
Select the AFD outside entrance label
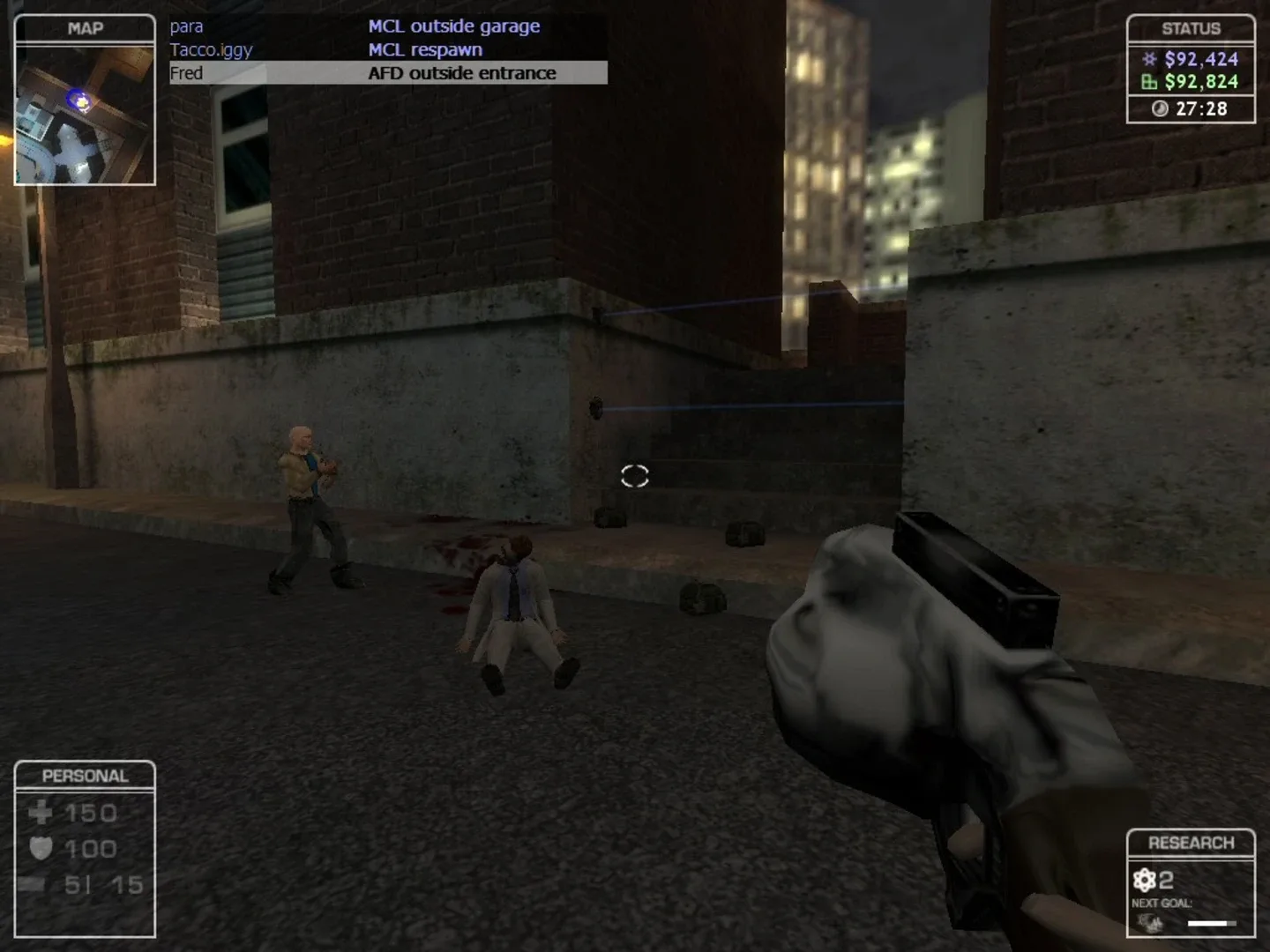click(462, 73)
